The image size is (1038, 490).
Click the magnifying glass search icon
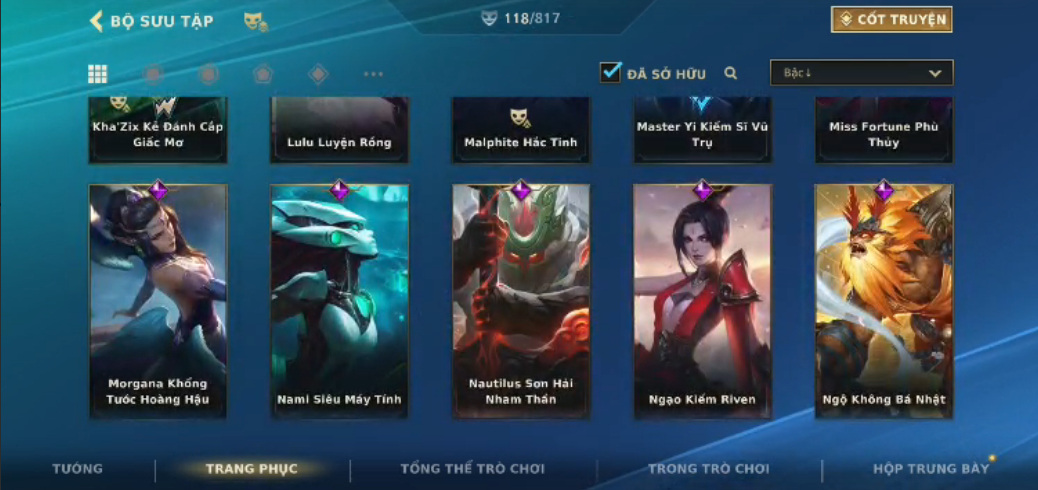(x=731, y=73)
